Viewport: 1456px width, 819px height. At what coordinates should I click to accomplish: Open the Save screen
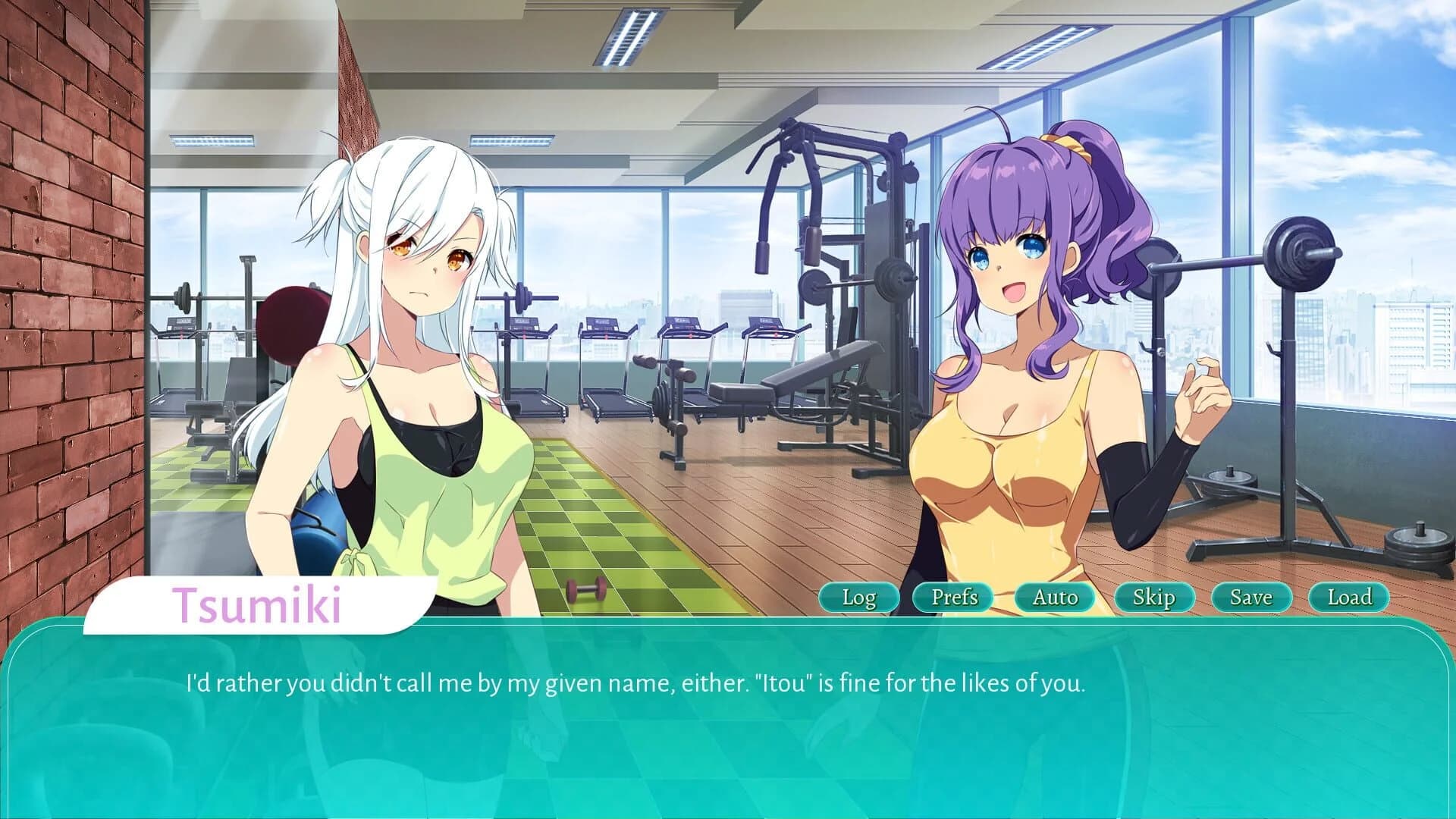pos(1250,598)
